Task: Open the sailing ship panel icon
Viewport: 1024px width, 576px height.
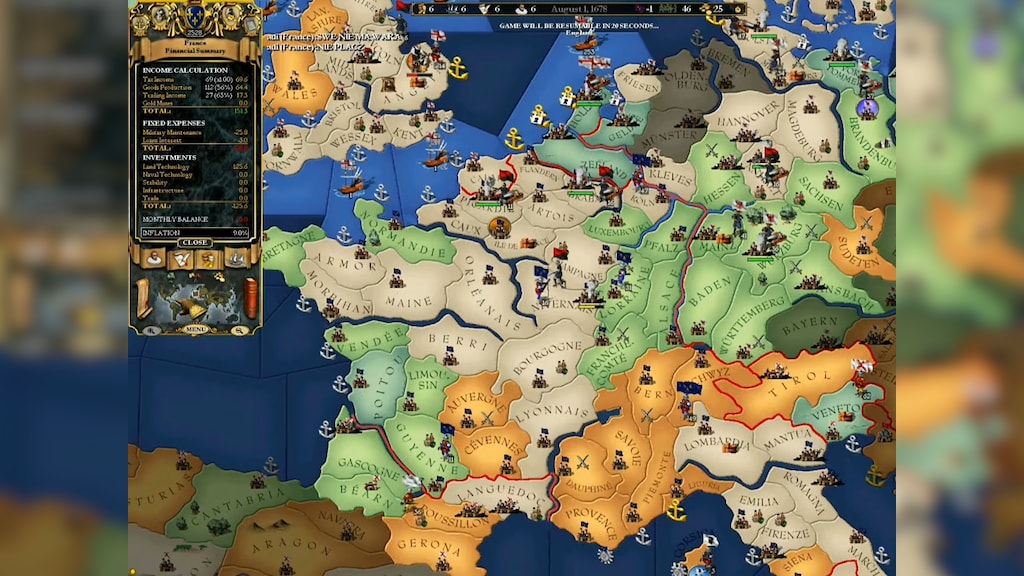Action: [235, 259]
